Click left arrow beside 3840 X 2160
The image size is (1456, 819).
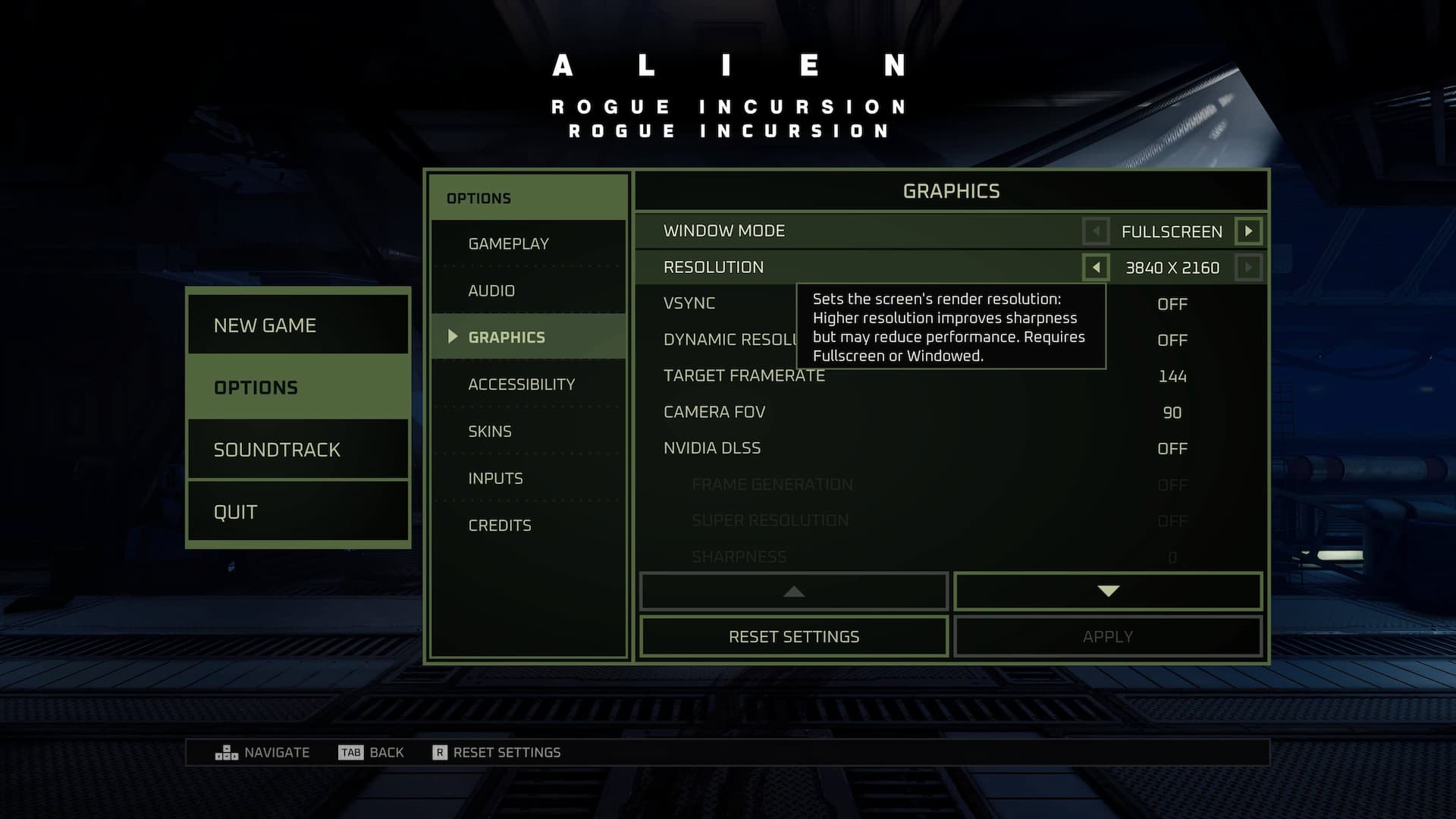(x=1096, y=268)
